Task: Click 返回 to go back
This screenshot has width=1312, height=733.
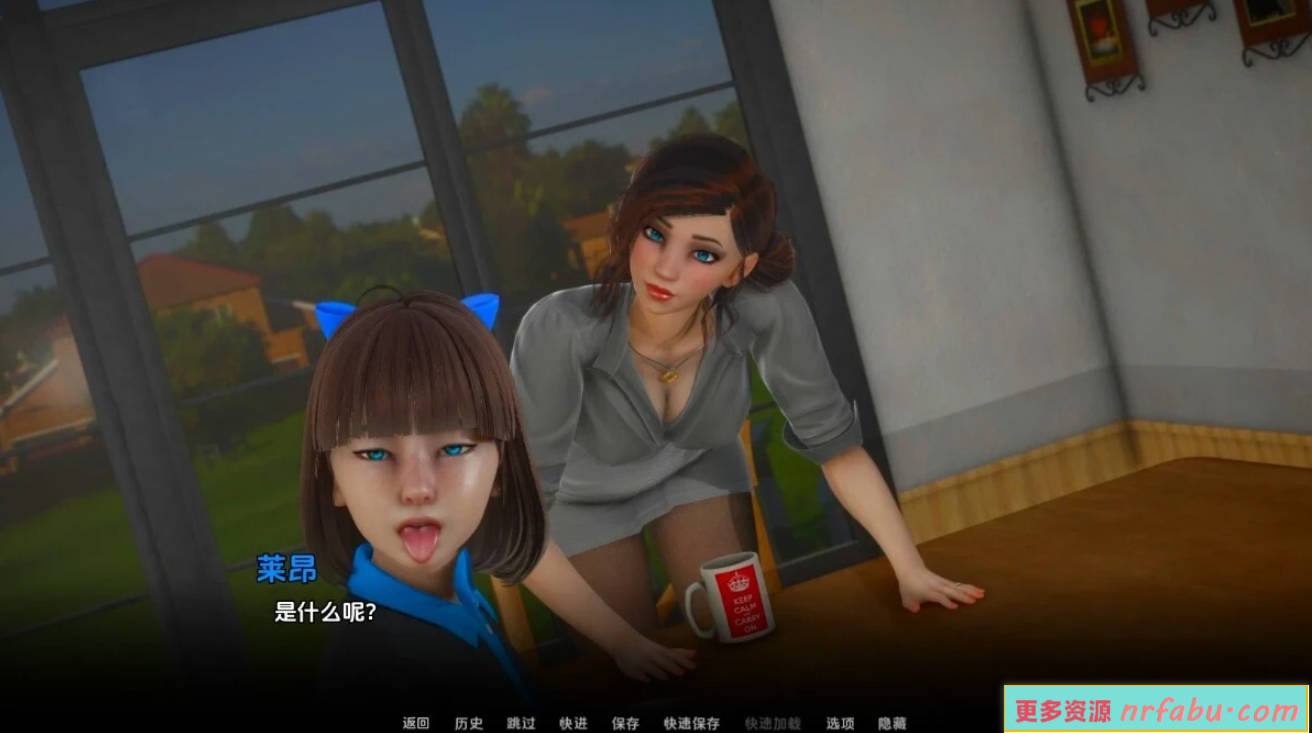Action: tap(417, 723)
